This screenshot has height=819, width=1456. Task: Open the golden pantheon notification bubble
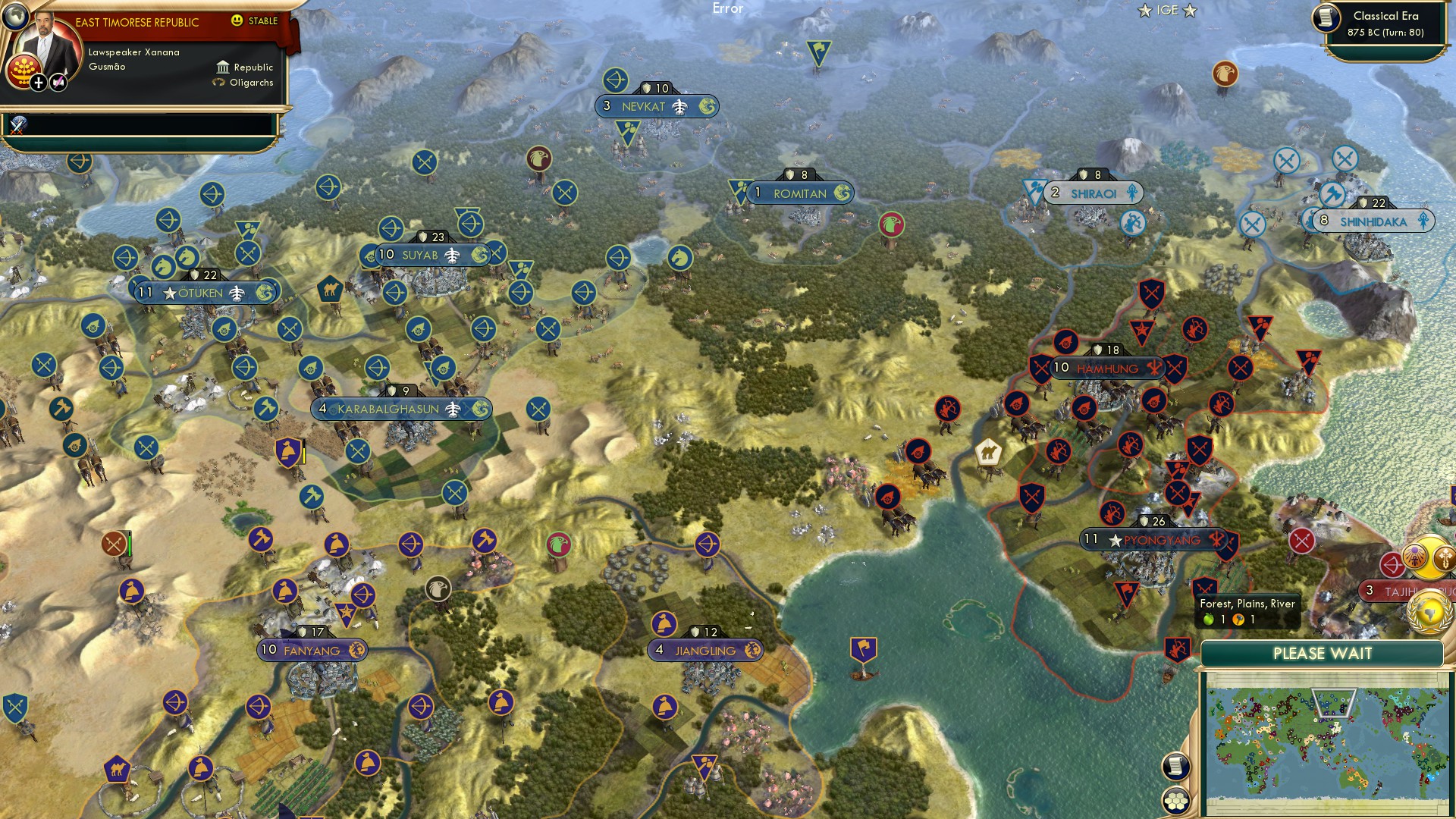tap(1414, 558)
